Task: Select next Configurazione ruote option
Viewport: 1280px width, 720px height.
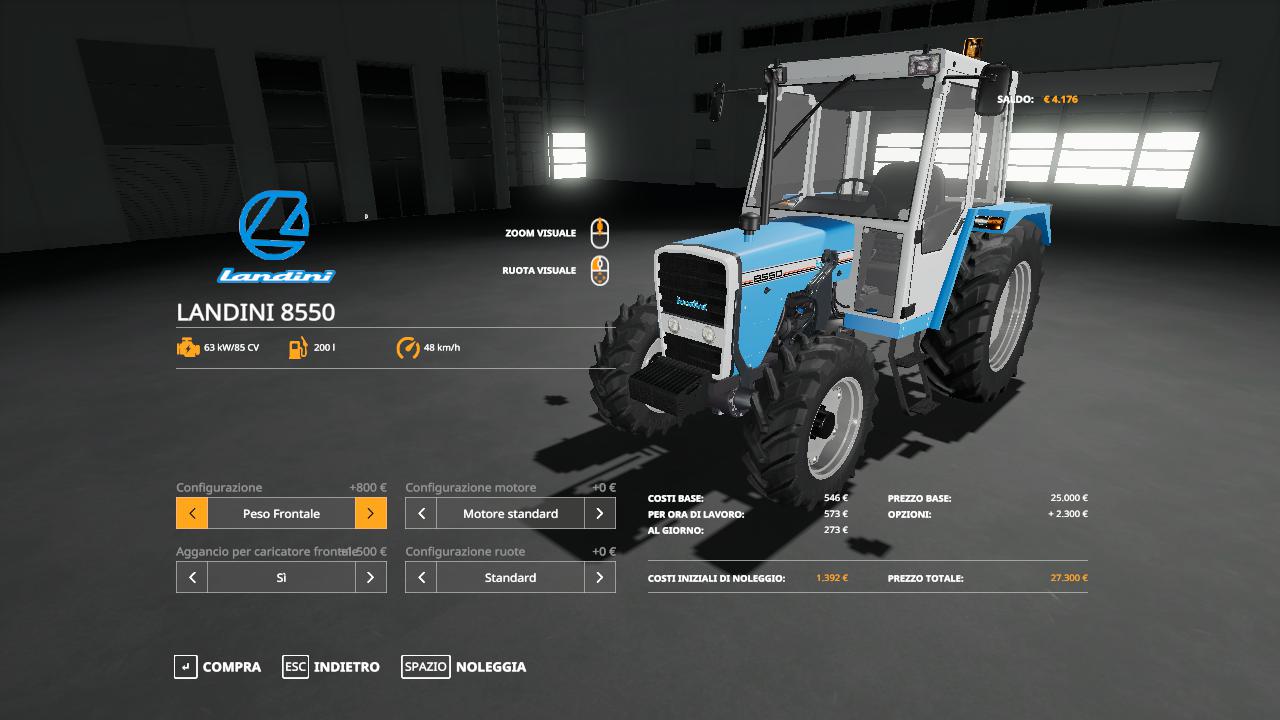Action: coord(599,578)
